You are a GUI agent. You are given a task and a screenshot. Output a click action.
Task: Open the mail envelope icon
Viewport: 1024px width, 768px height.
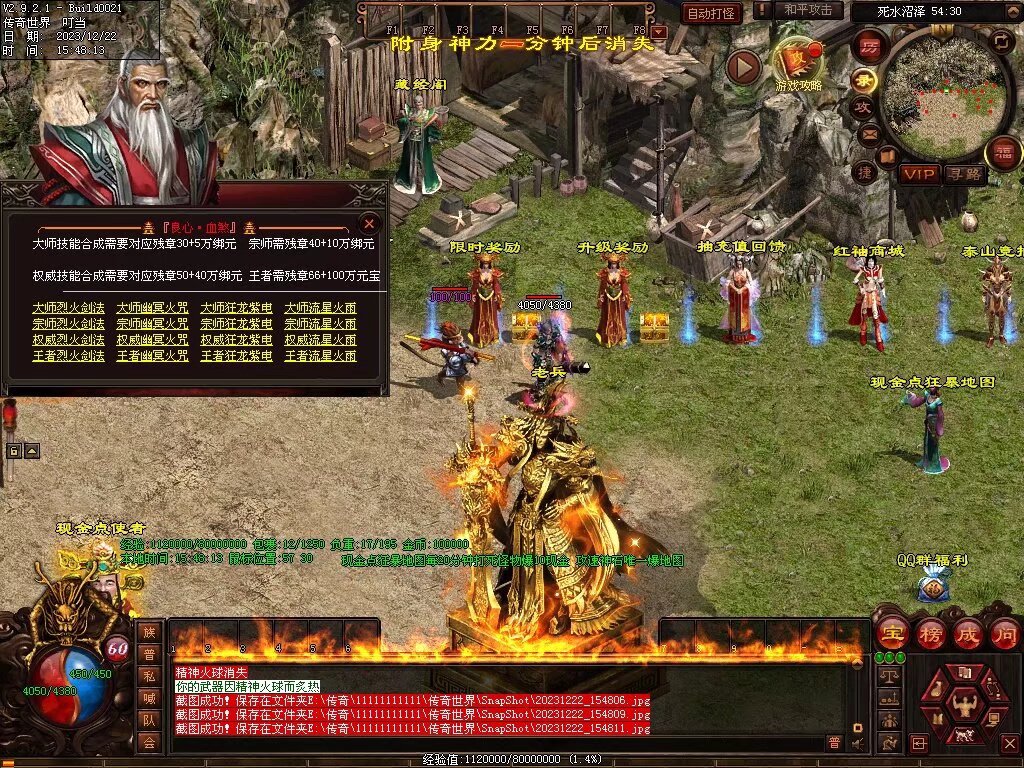(x=869, y=134)
